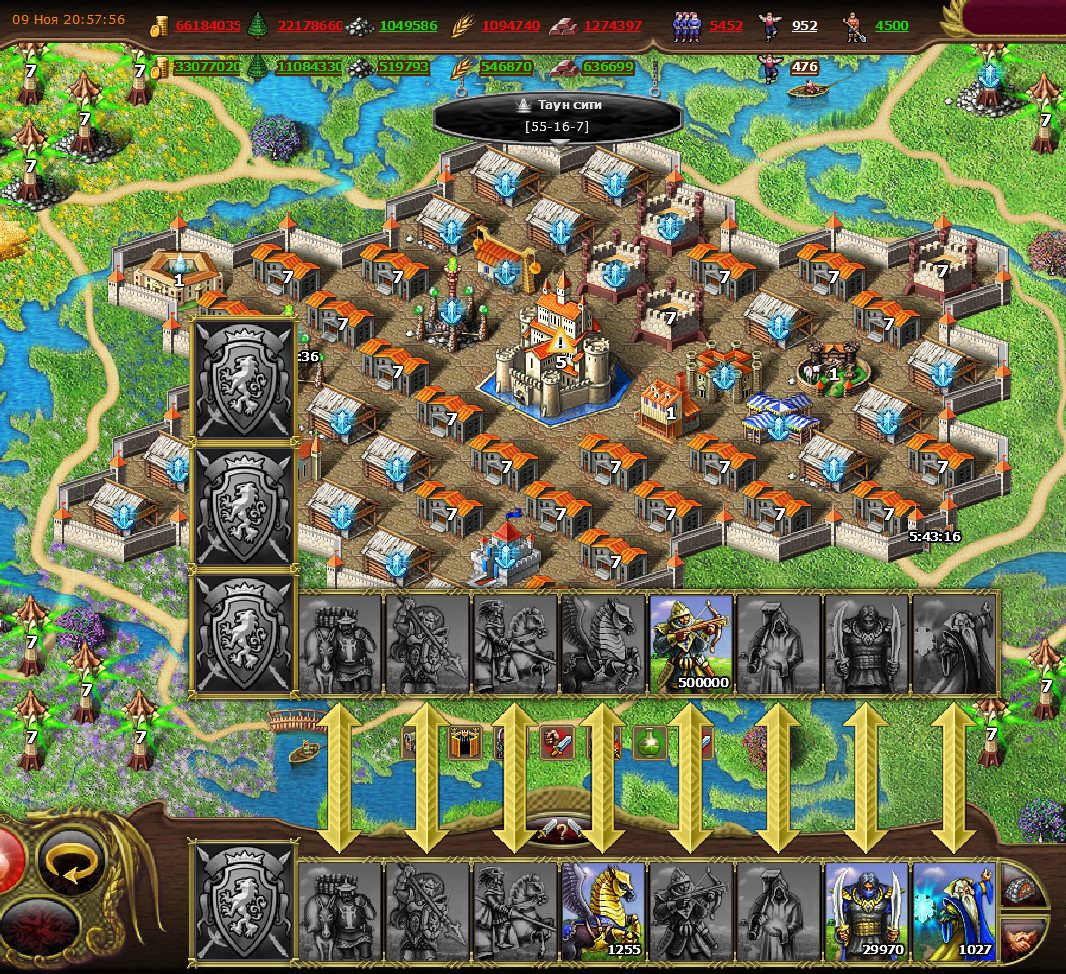Click the worker icon with the 4500 count
1066x974 pixels.
[851, 25]
